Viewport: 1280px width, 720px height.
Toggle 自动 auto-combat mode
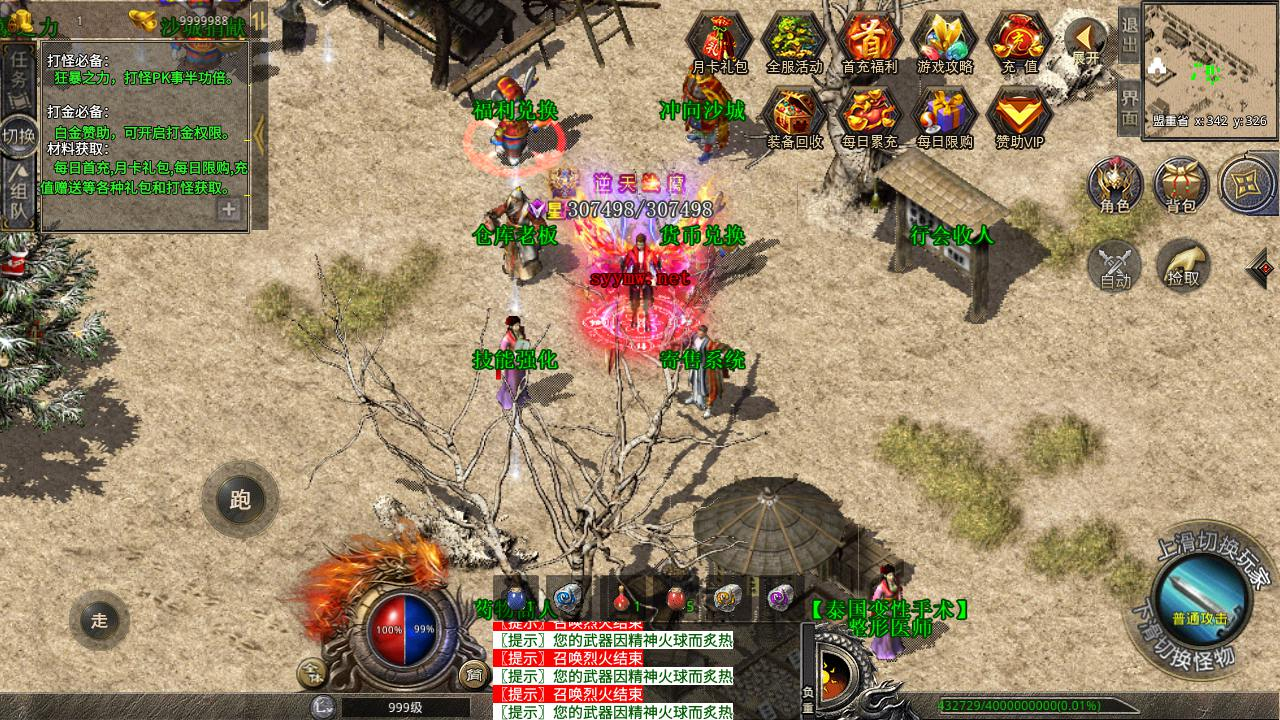(1115, 265)
